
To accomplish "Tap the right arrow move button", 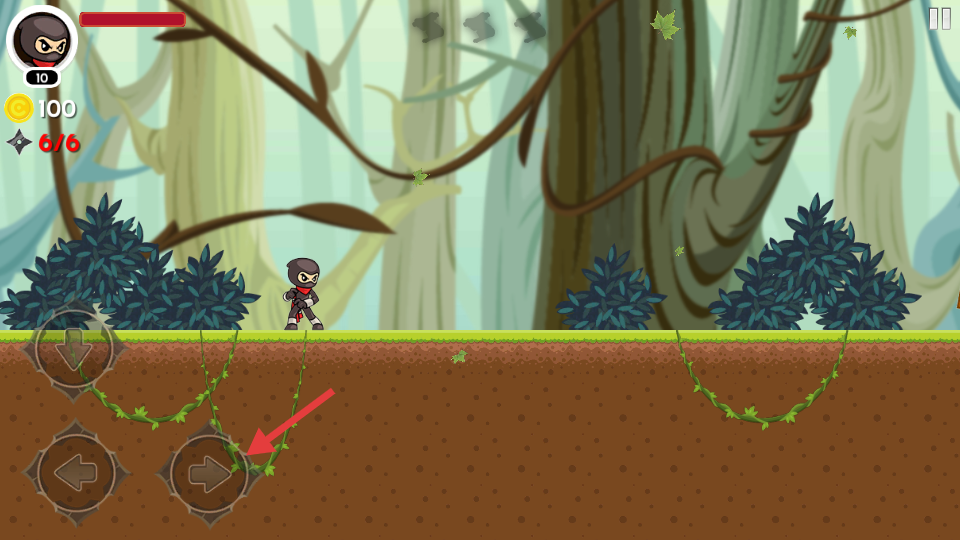I will click(x=208, y=474).
